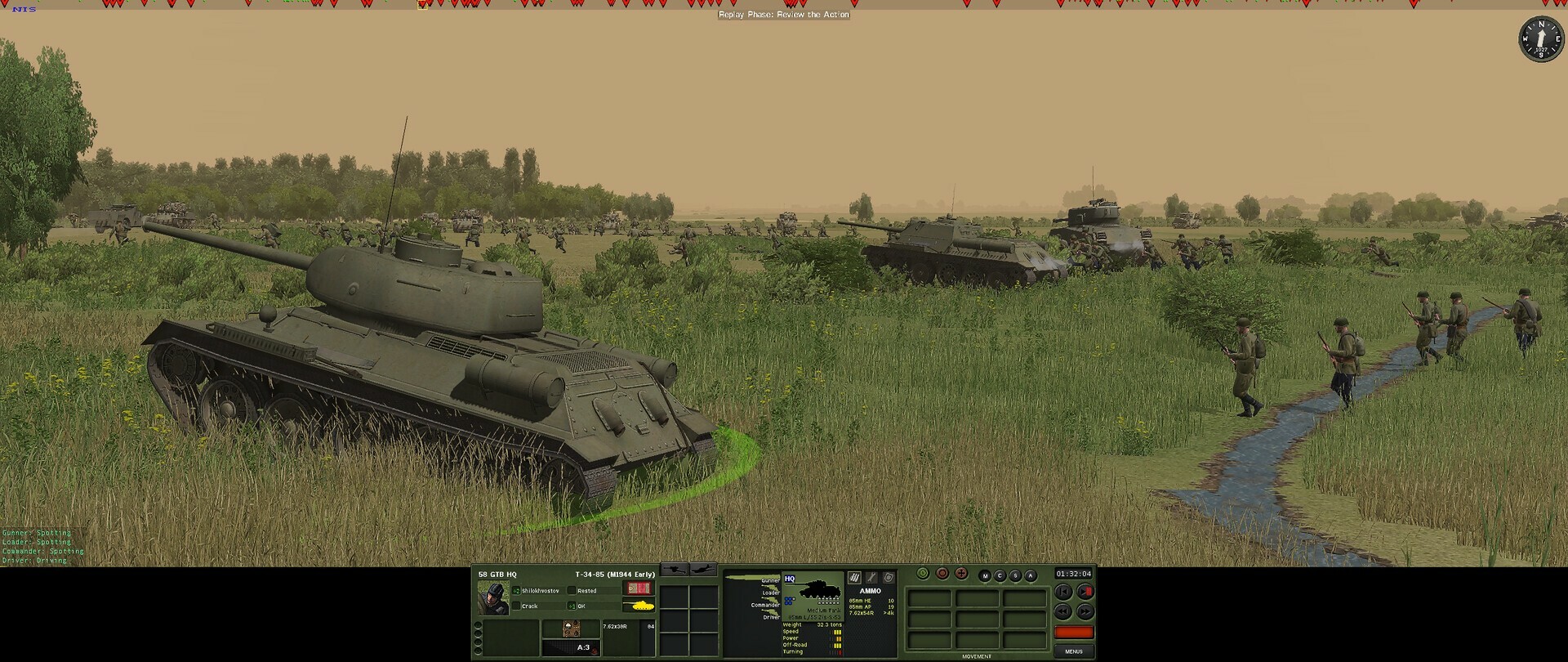The height and width of the screenshot is (662, 1568).
Task: Select the Special commands tab (S)
Action: [x=1015, y=575]
